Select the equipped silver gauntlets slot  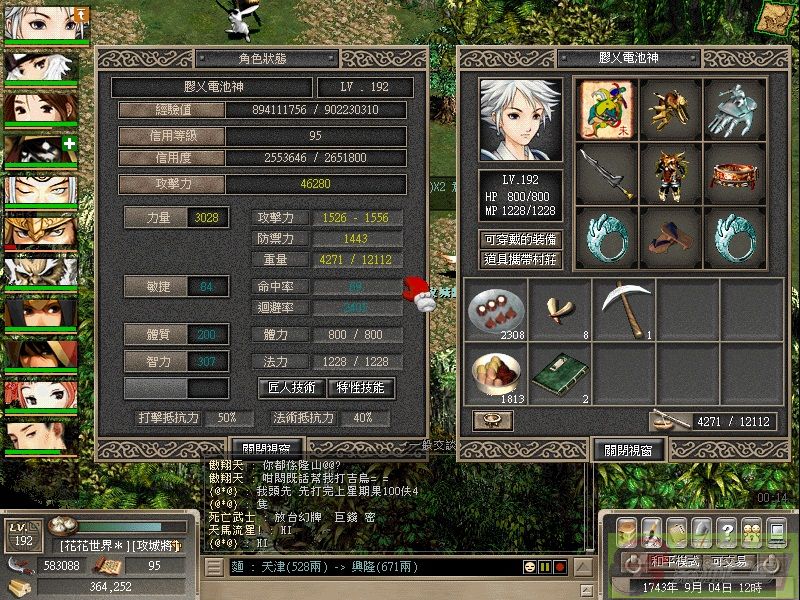click(x=736, y=108)
